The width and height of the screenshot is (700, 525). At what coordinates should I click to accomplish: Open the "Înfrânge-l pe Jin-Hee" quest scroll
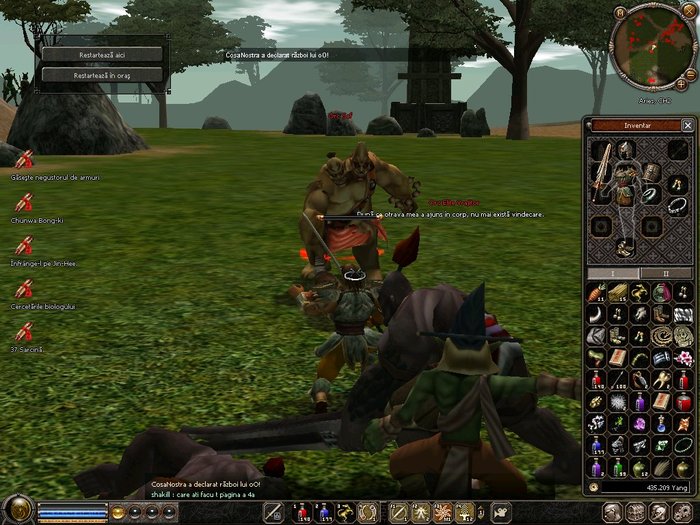25,246
